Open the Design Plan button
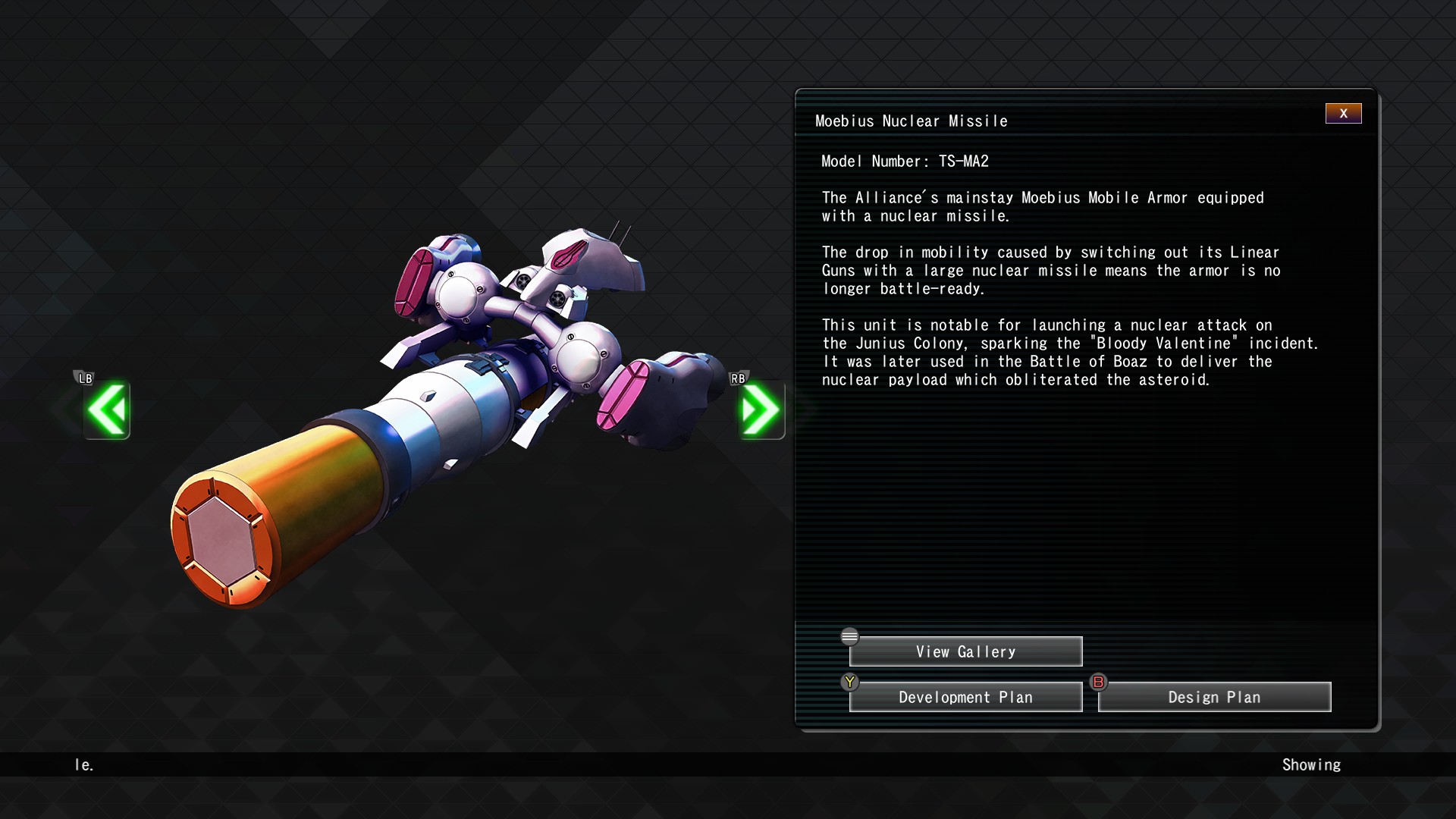The width and height of the screenshot is (1456, 819). 1214,698
